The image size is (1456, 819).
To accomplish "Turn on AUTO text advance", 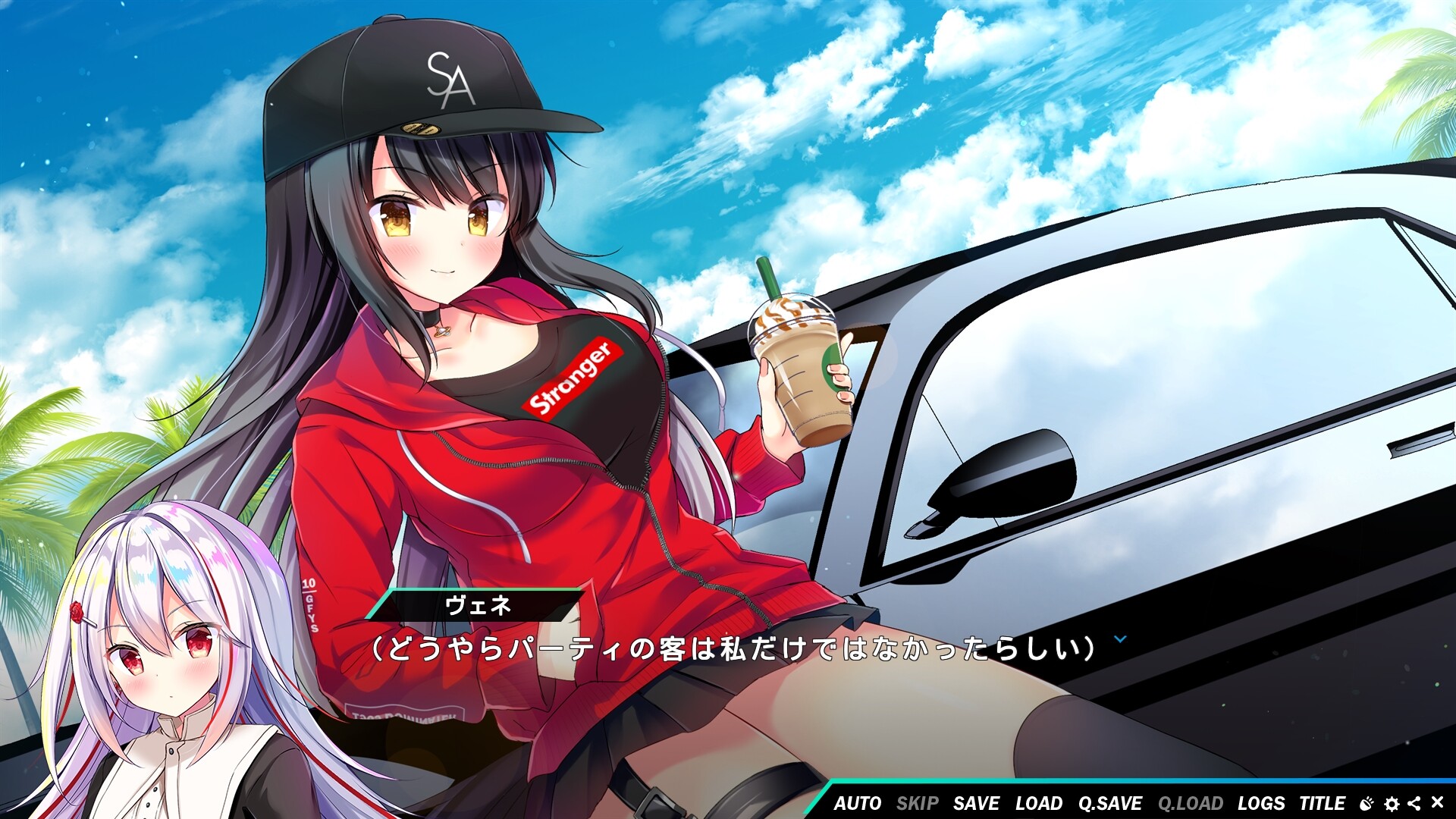I will click(857, 803).
